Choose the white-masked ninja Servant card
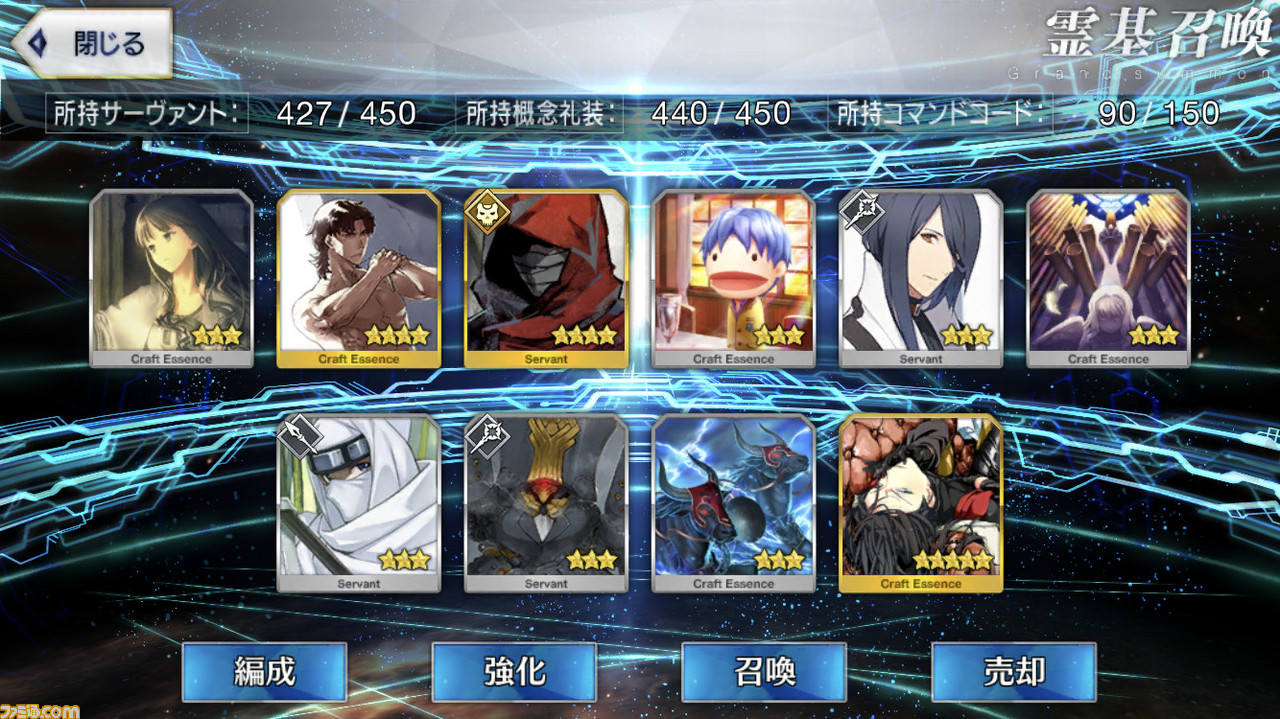Screen dimensions: 1280x719 358,502
